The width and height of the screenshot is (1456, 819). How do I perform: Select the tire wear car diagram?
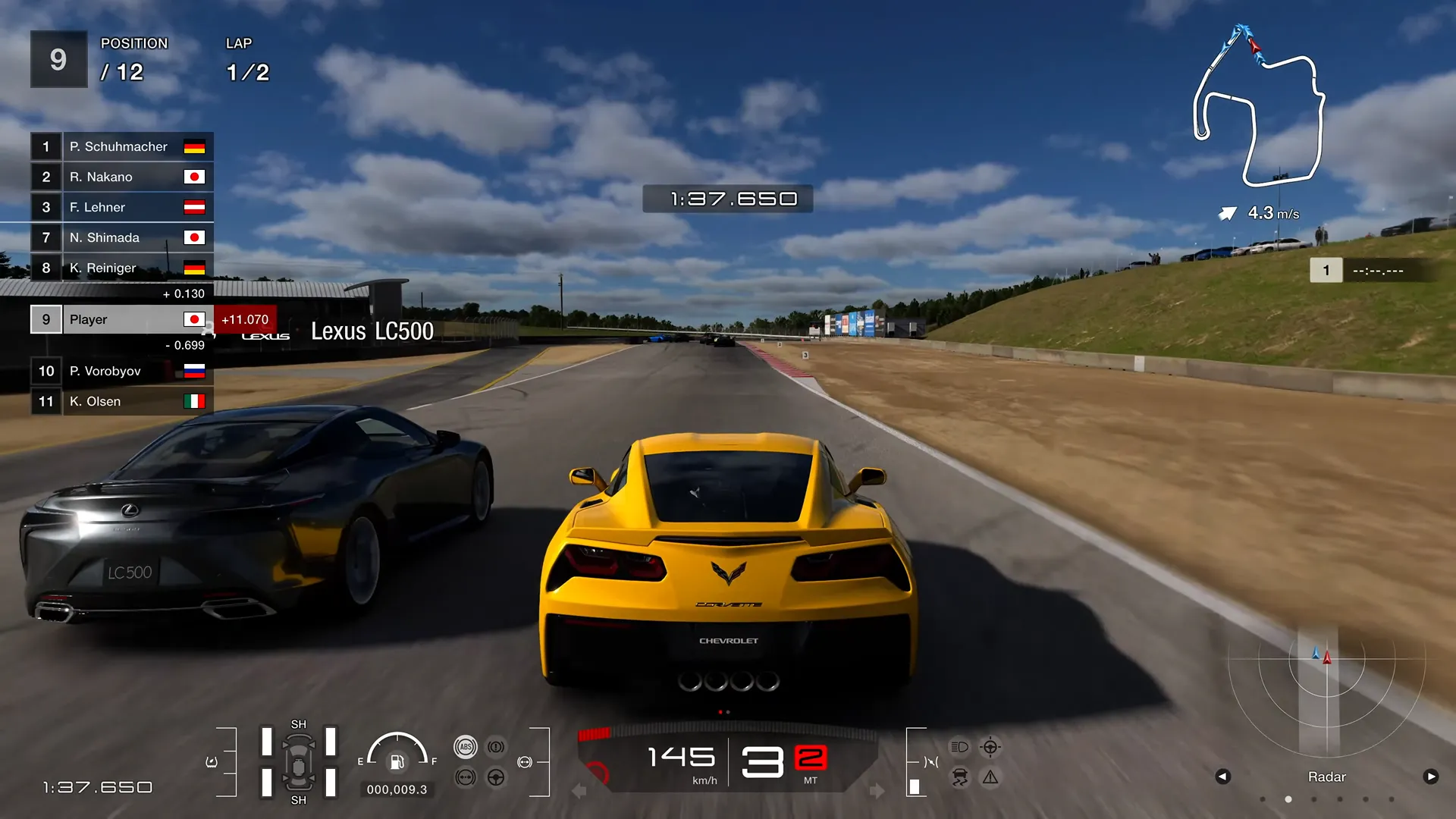coord(299,762)
